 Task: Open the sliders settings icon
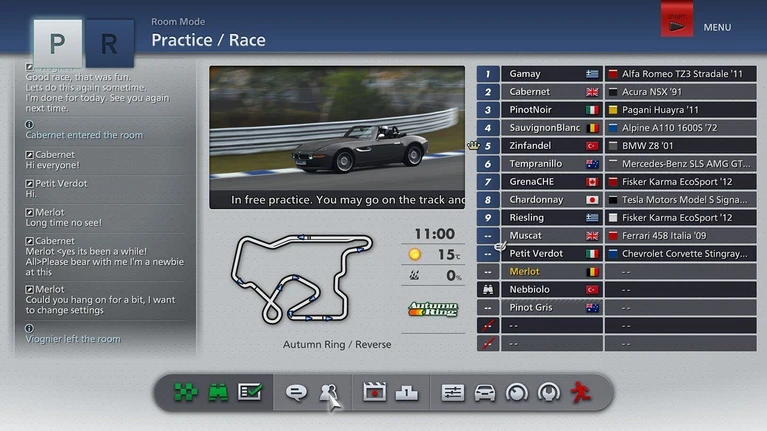pyautogui.click(x=453, y=393)
